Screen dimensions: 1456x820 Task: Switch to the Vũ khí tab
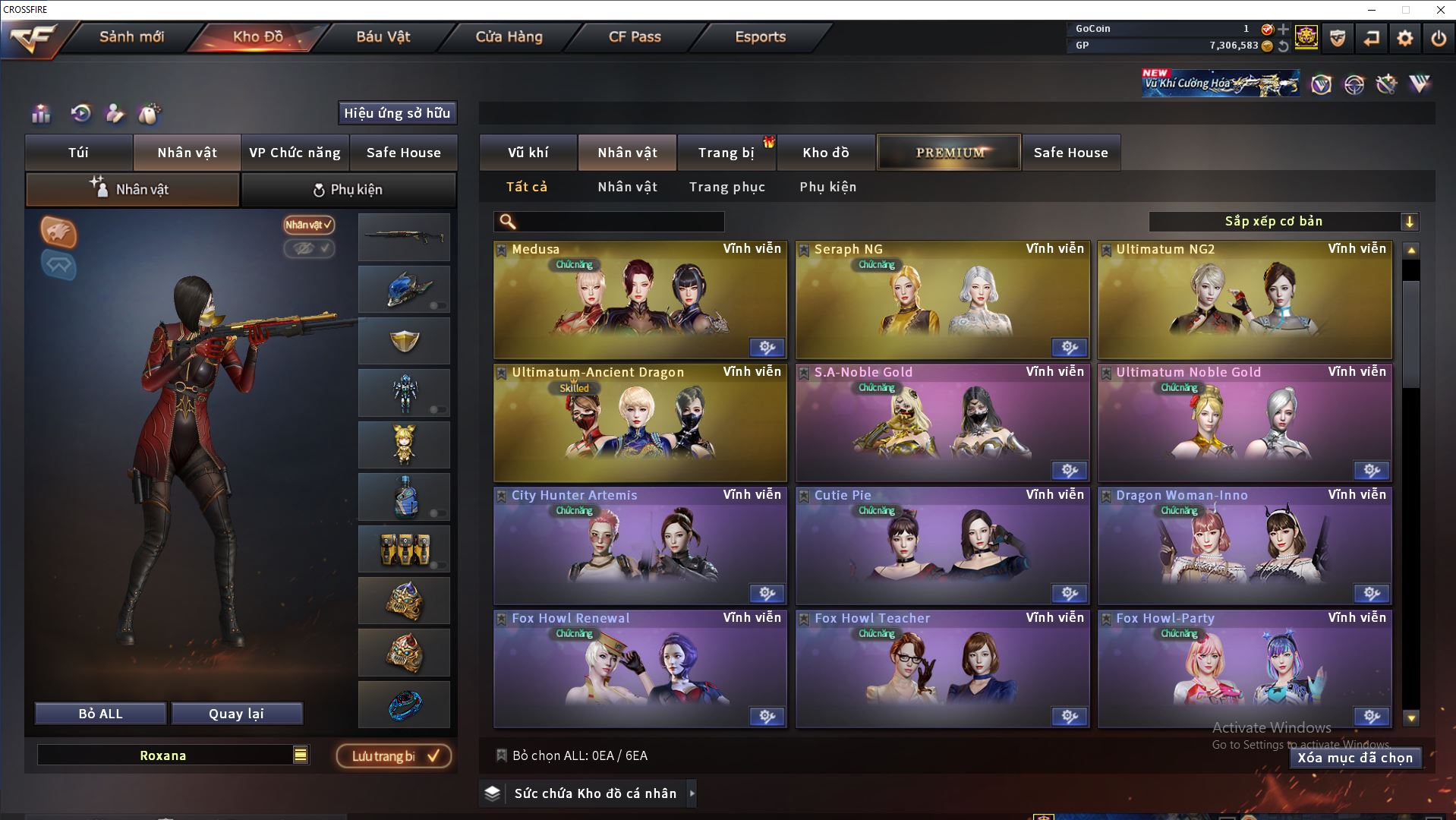point(528,153)
